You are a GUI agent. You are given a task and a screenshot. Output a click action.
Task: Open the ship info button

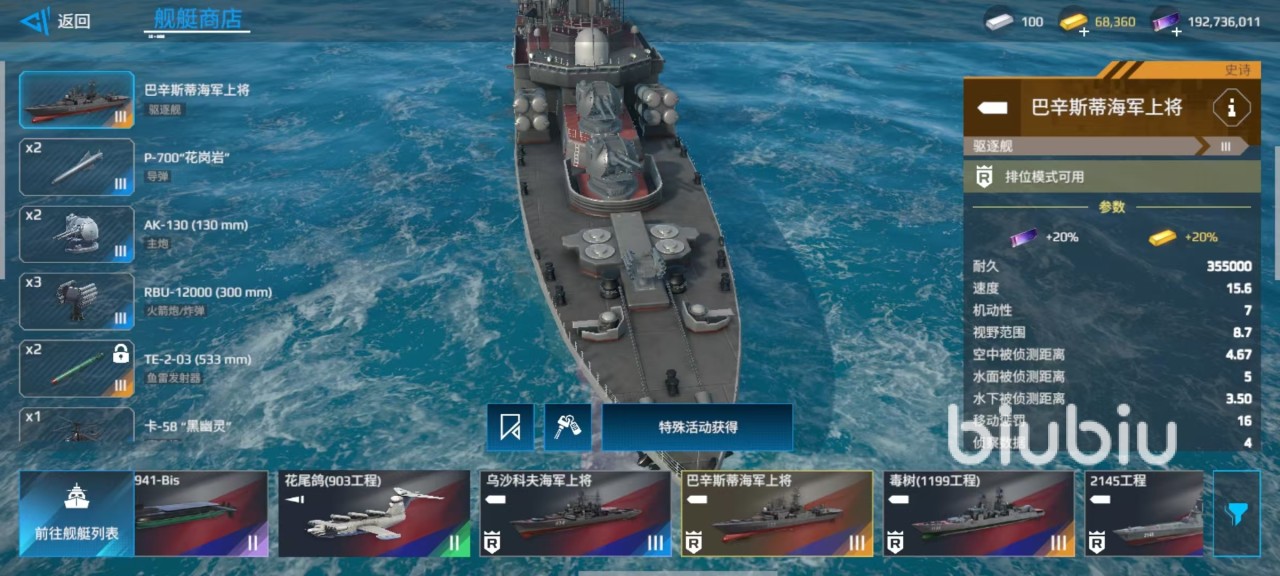click(x=1231, y=108)
